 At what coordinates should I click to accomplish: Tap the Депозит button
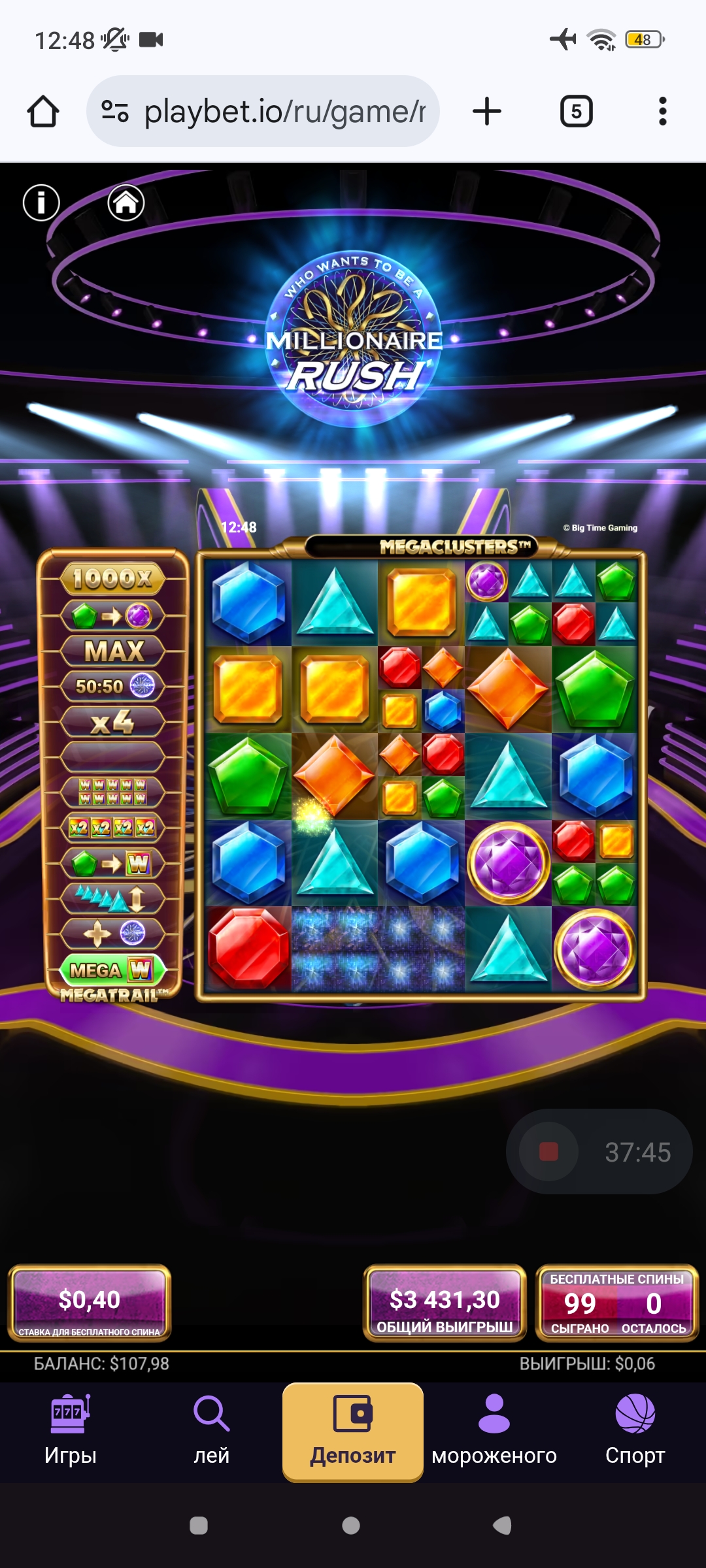coord(353,1431)
